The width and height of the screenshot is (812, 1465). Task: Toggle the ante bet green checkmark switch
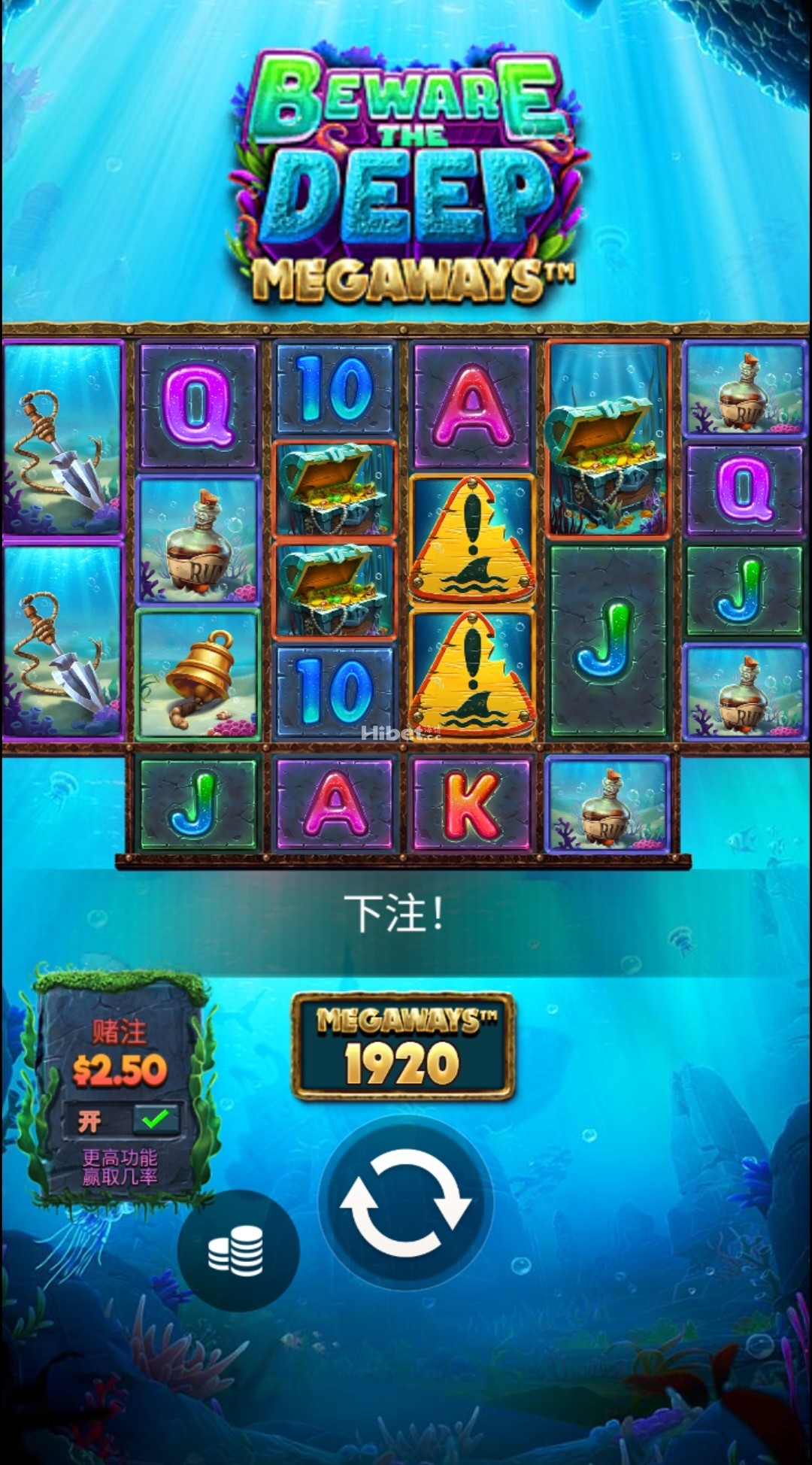[x=156, y=1120]
